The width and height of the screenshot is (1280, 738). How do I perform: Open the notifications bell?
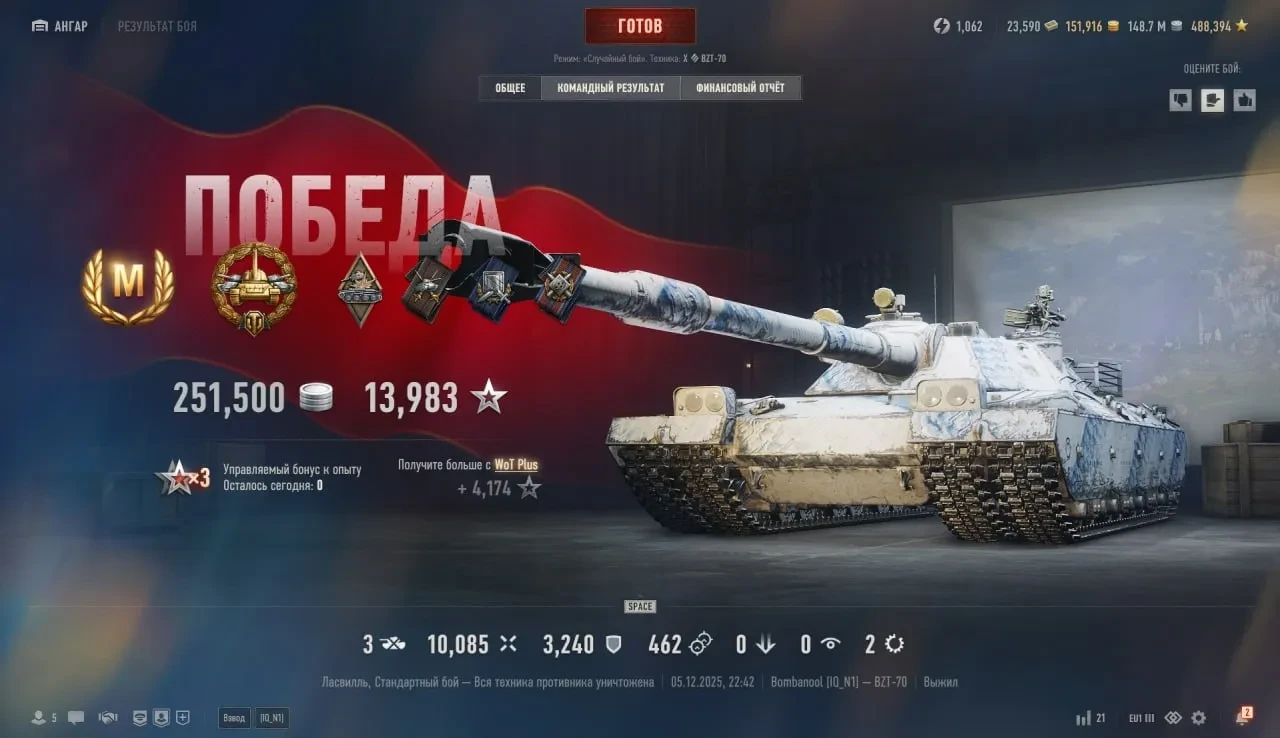click(1242, 718)
